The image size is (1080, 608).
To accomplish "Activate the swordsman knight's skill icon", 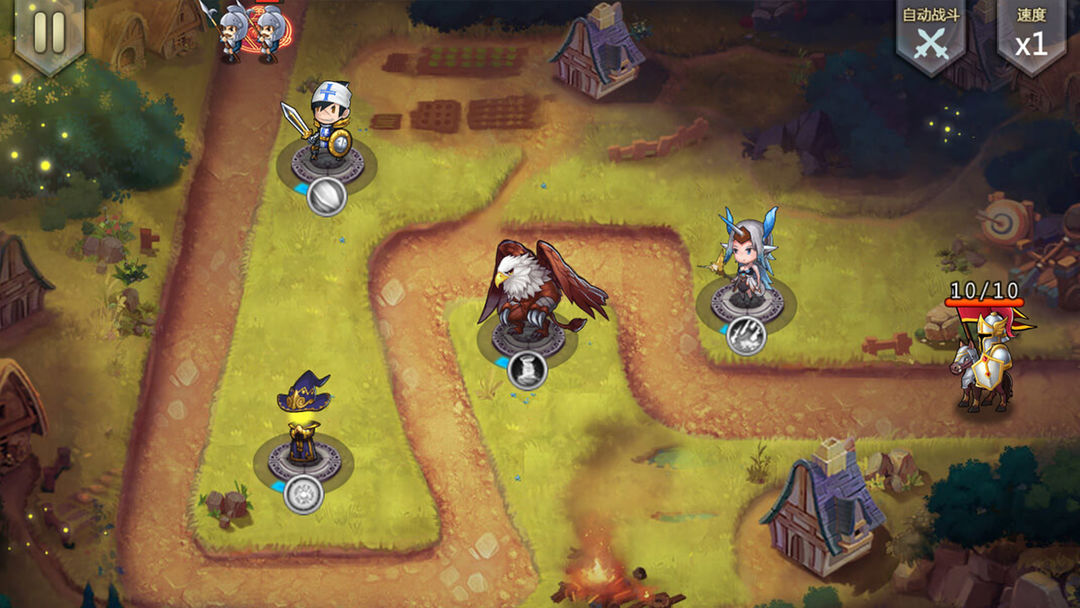I will point(326,196).
